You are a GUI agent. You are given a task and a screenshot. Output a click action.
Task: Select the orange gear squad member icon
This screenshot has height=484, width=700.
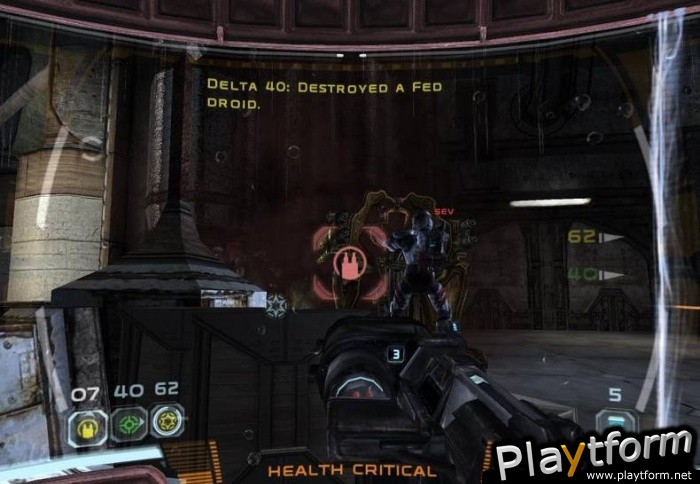[166, 422]
